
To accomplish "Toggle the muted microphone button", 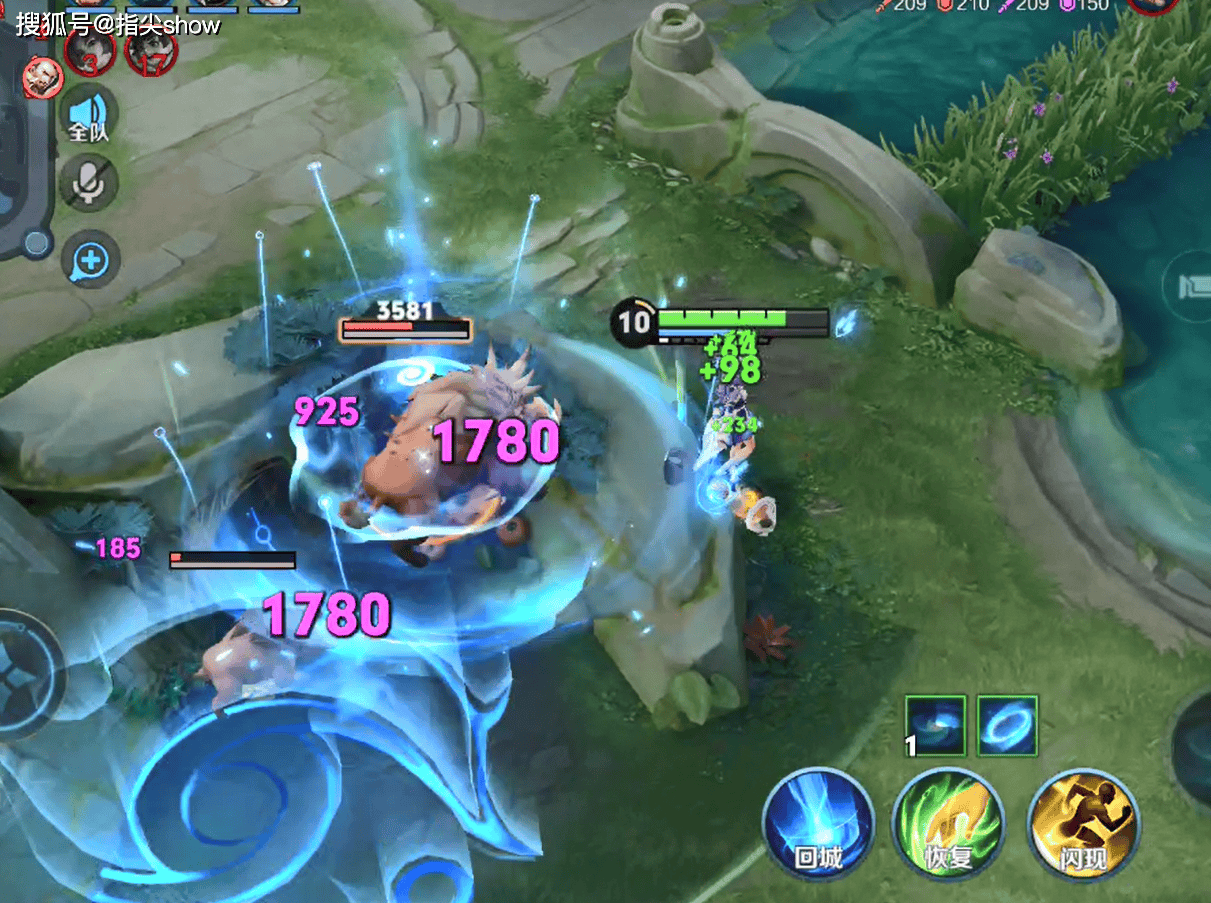I will pyautogui.click(x=88, y=183).
